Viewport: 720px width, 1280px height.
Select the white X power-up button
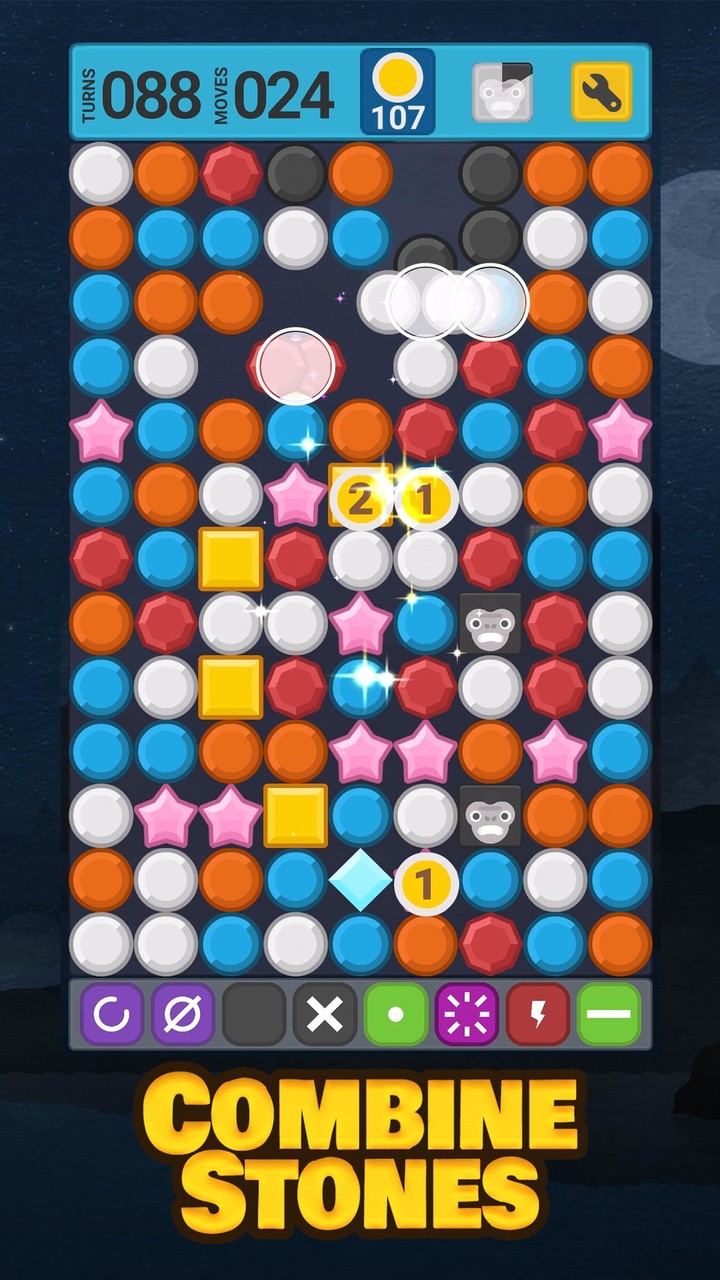pos(325,1015)
